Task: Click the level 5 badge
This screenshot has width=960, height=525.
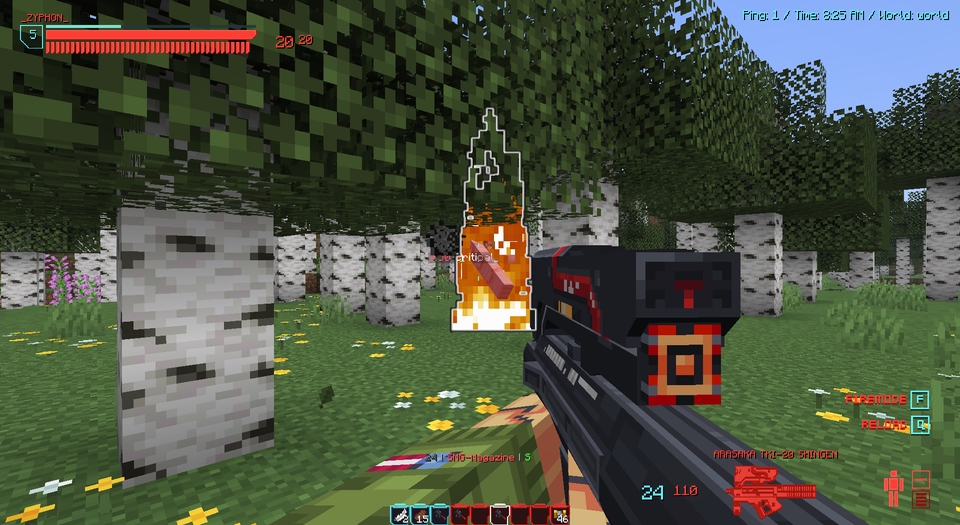Action: point(31,37)
